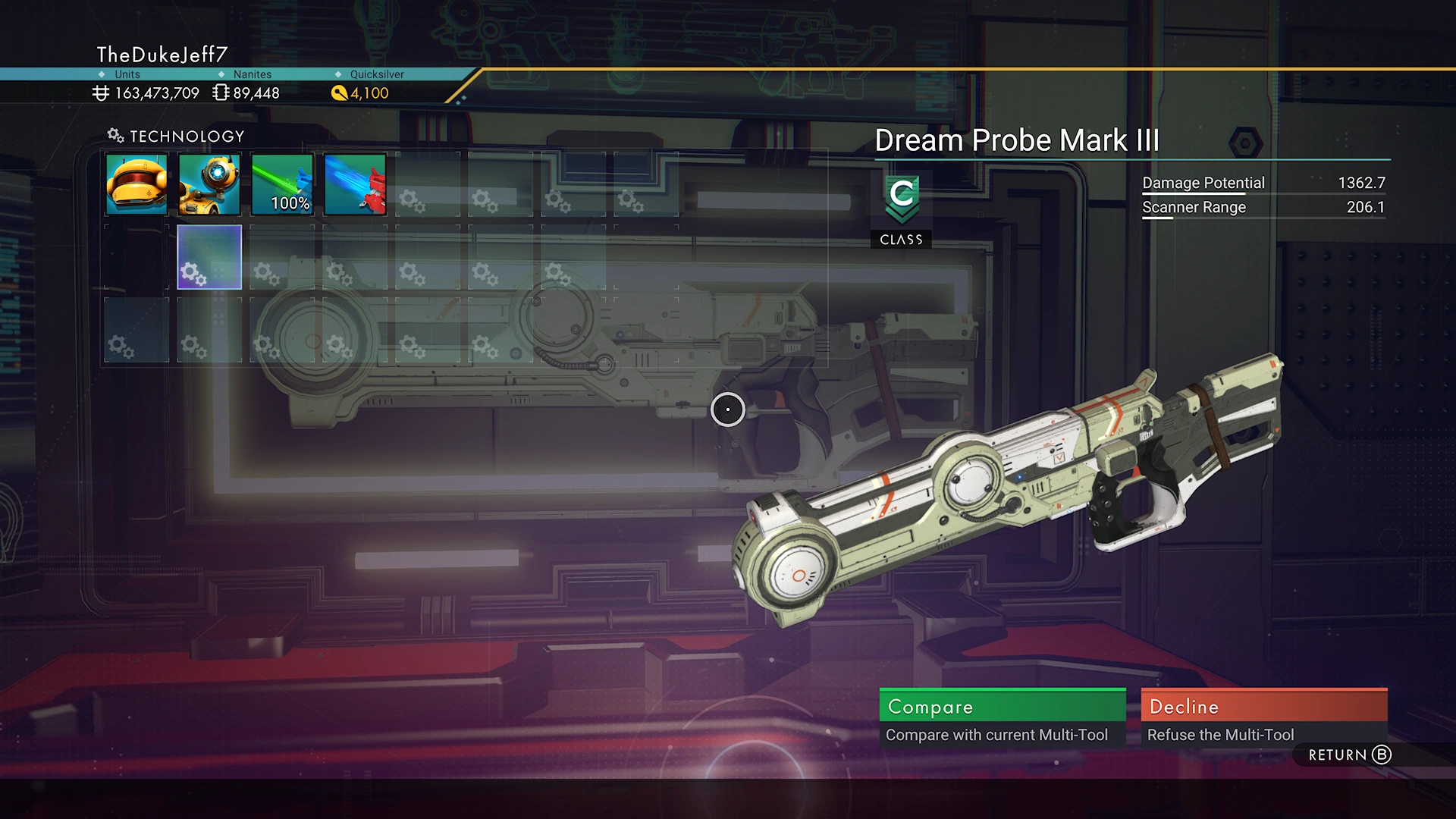1456x819 pixels.
Task: Inspect the C class badge icon
Action: 901,199
